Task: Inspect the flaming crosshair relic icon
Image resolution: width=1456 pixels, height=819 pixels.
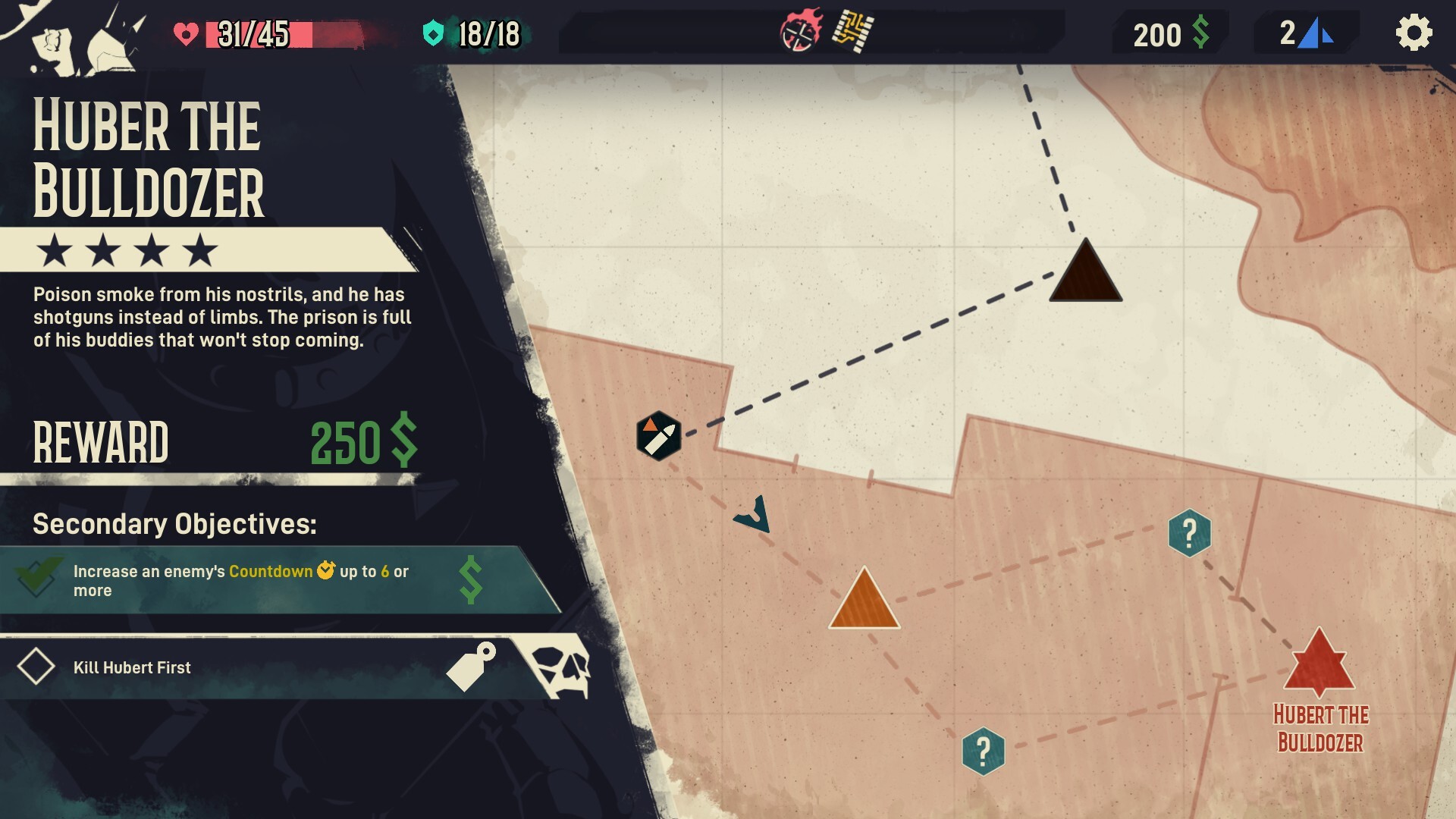Action: [x=801, y=32]
